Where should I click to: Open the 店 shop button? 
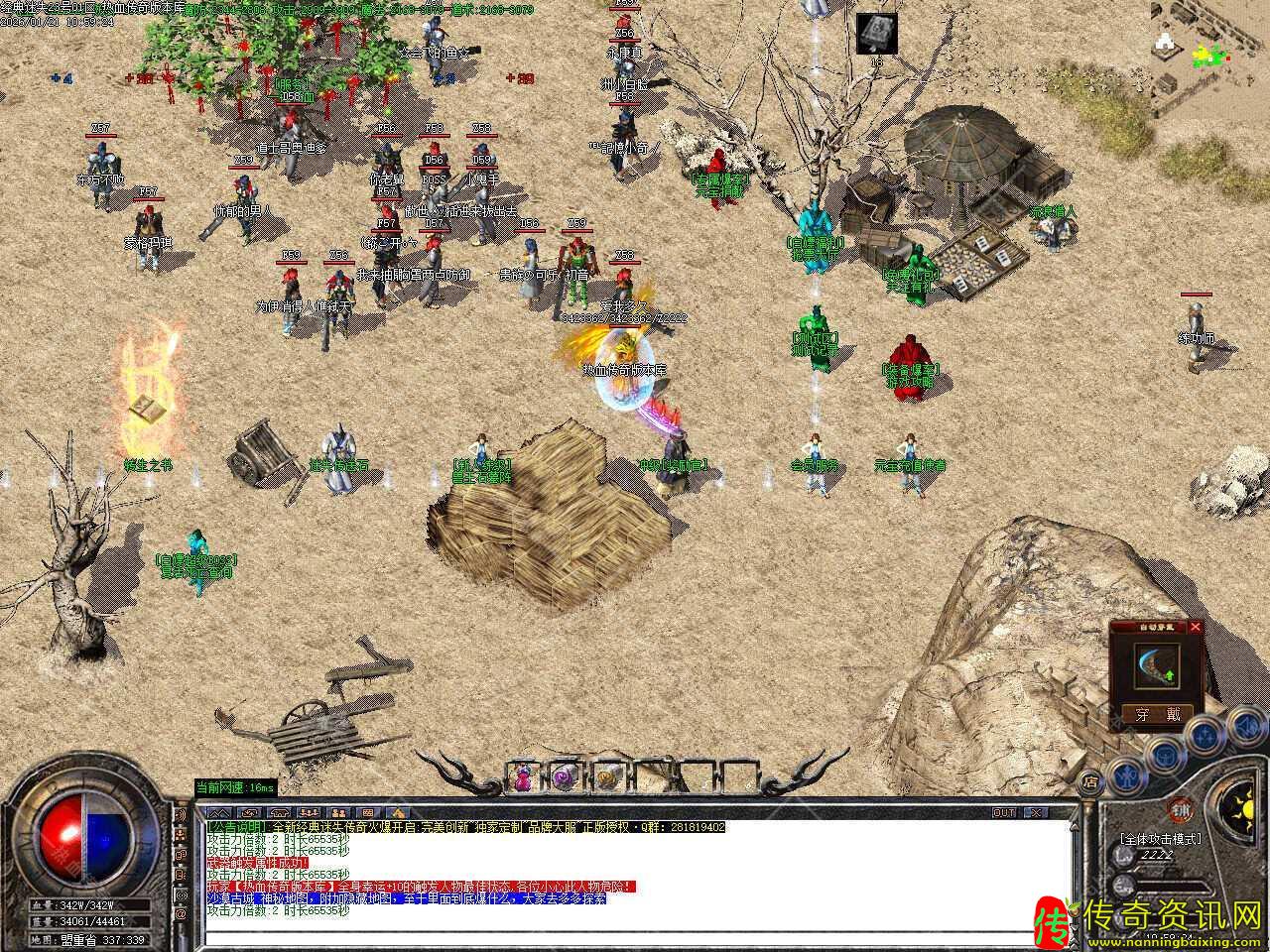tap(1090, 781)
